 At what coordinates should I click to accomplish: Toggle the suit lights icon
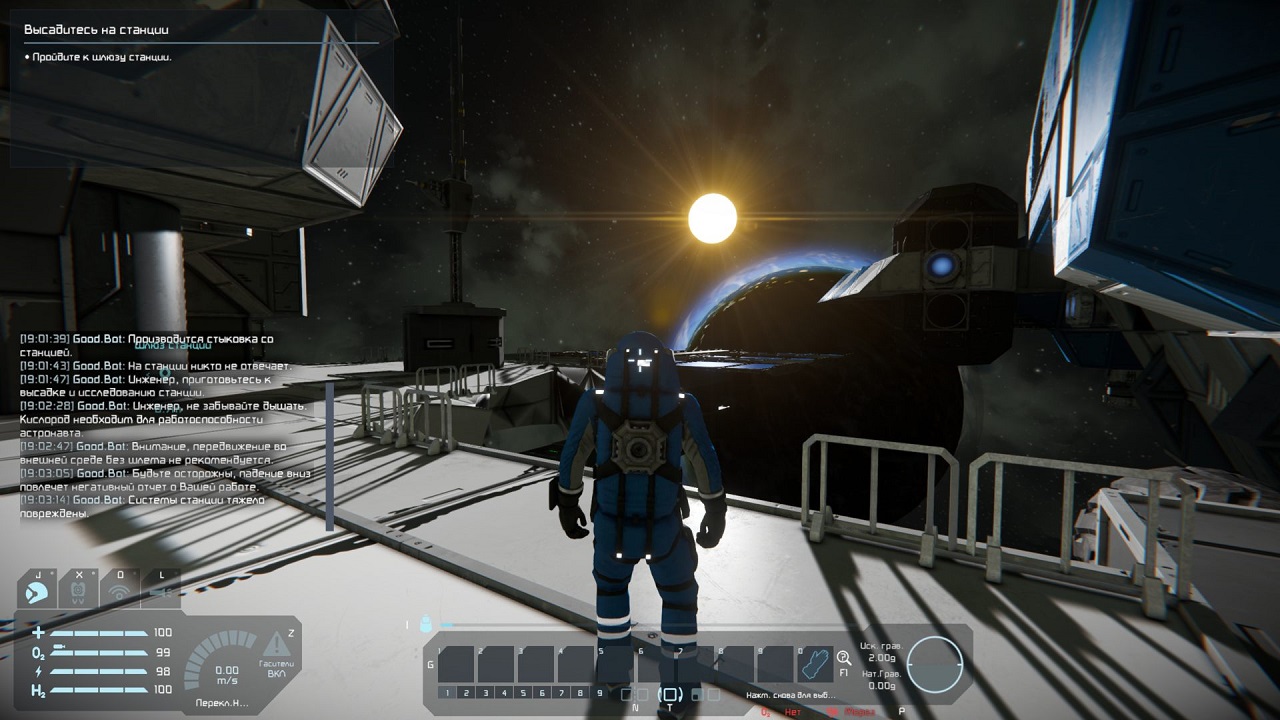(x=160, y=591)
